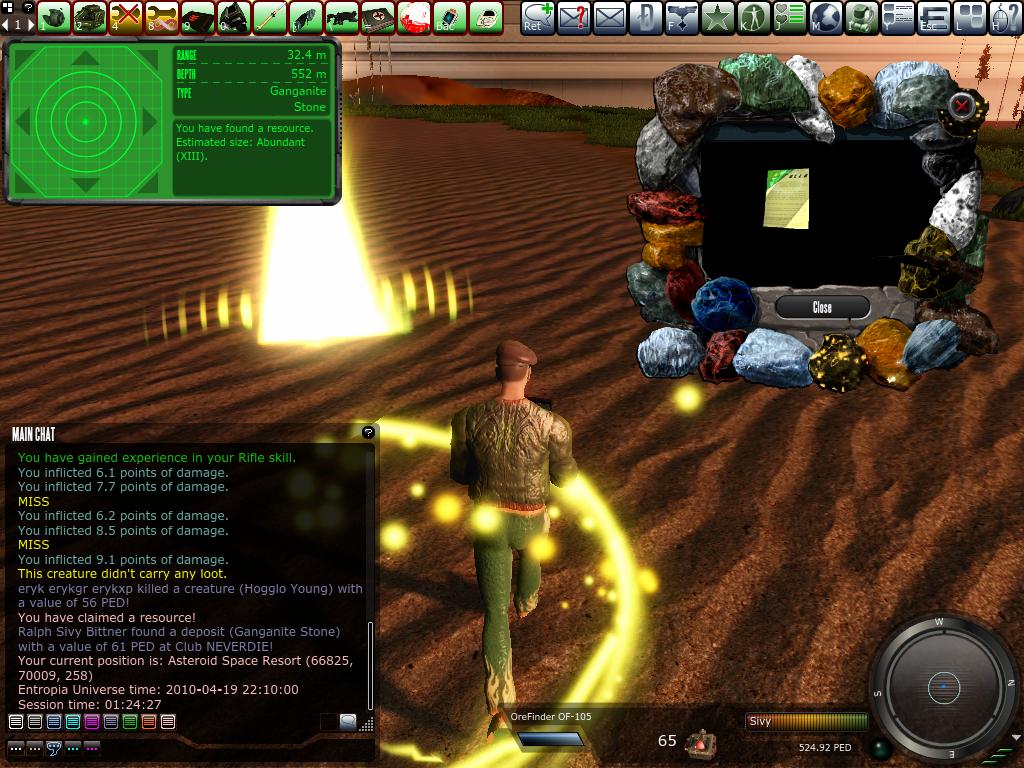Viewport: 1024px width, 768px height.
Task: Click the radar compass minimap
Action: (943, 686)
